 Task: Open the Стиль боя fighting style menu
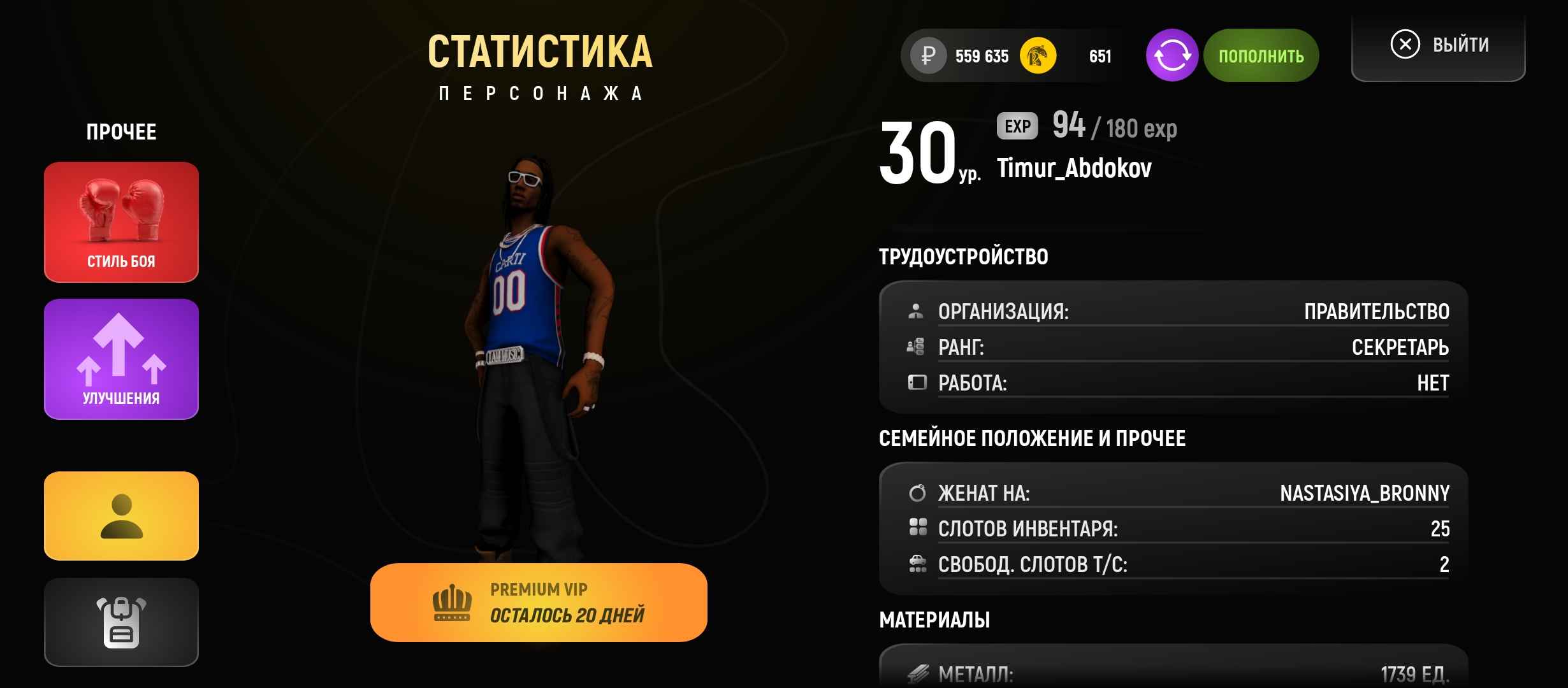121,222
